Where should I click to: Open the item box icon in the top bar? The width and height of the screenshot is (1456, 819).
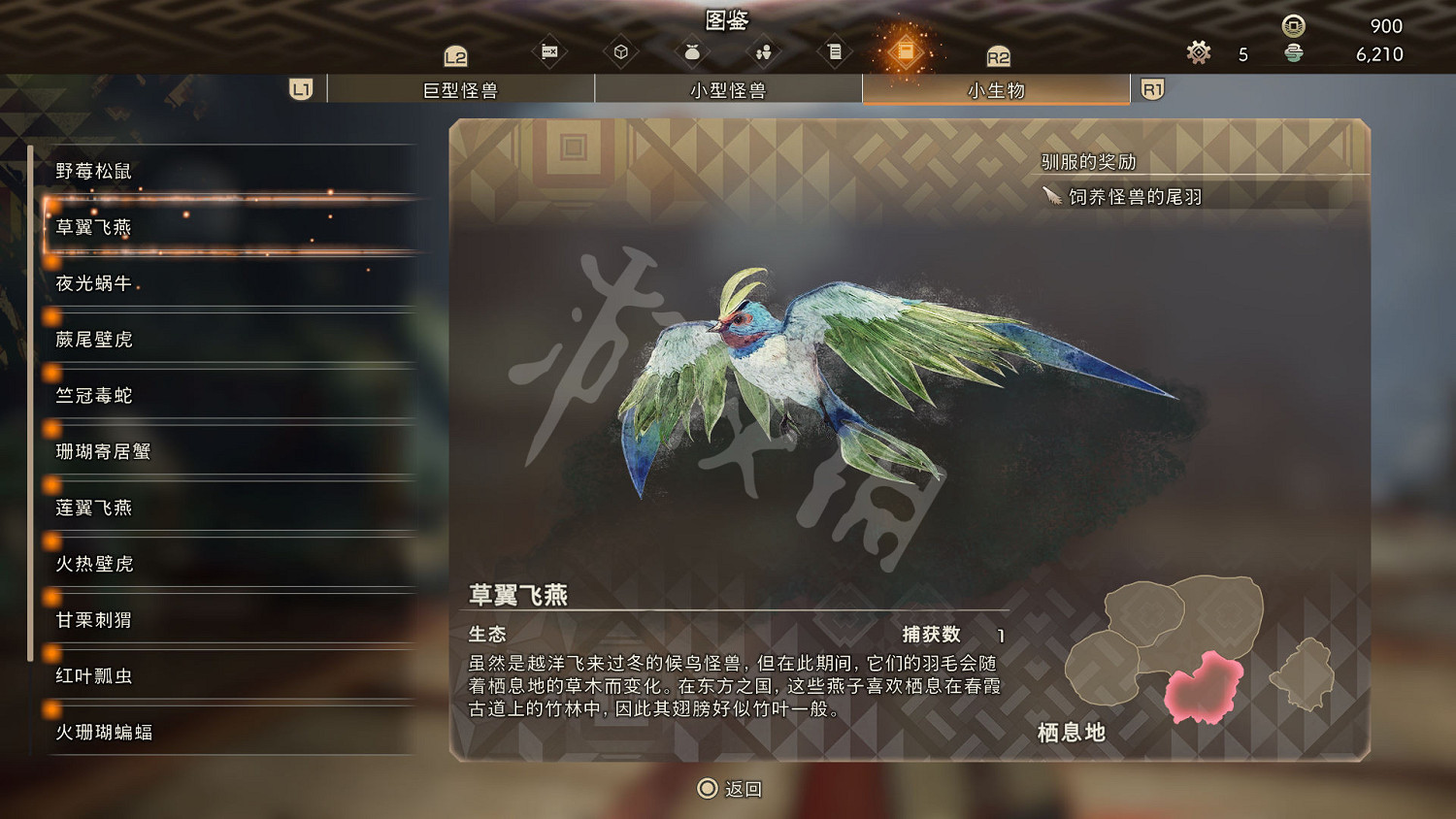[621, 50]
